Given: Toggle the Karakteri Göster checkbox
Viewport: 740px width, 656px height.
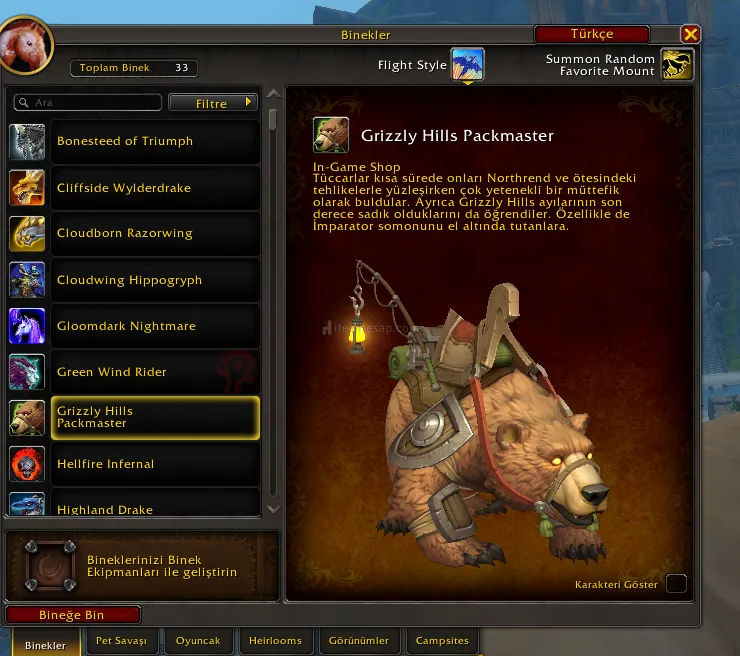Looking at the screenshot, I should [676, 584].
